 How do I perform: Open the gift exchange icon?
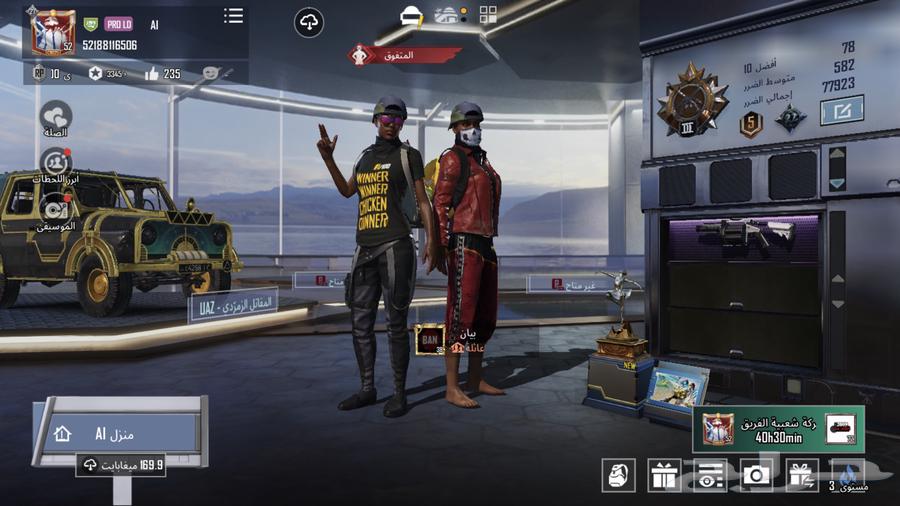(x=802, y=476)
